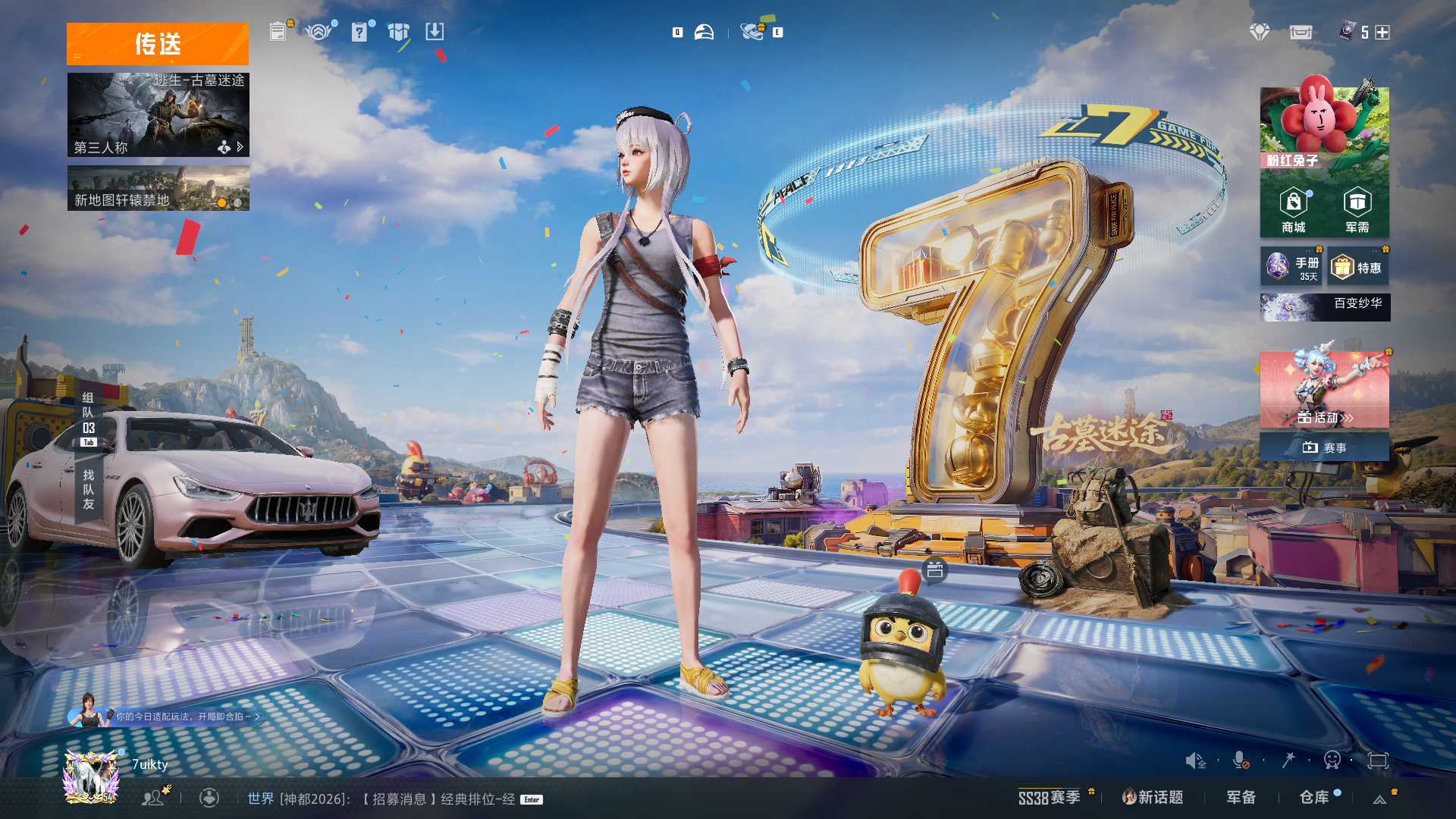The width and height of the screenshot is (1456, 819).
Task: Open the 逃生-古墓迷途 mode selector
Action: point(158,115)
